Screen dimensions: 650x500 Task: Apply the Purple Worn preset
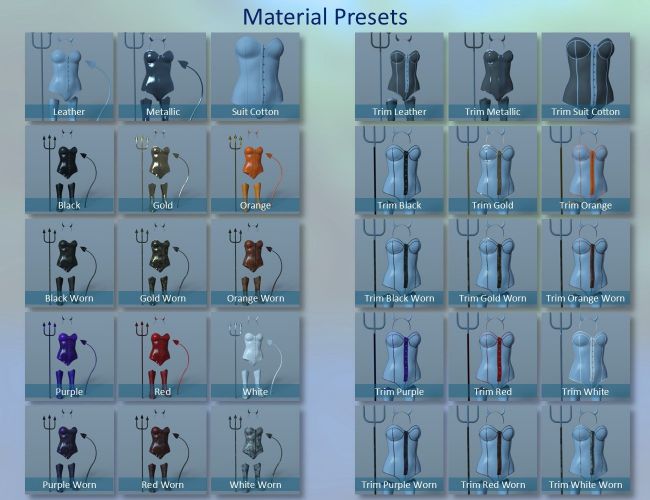click(x=69, y=449)
